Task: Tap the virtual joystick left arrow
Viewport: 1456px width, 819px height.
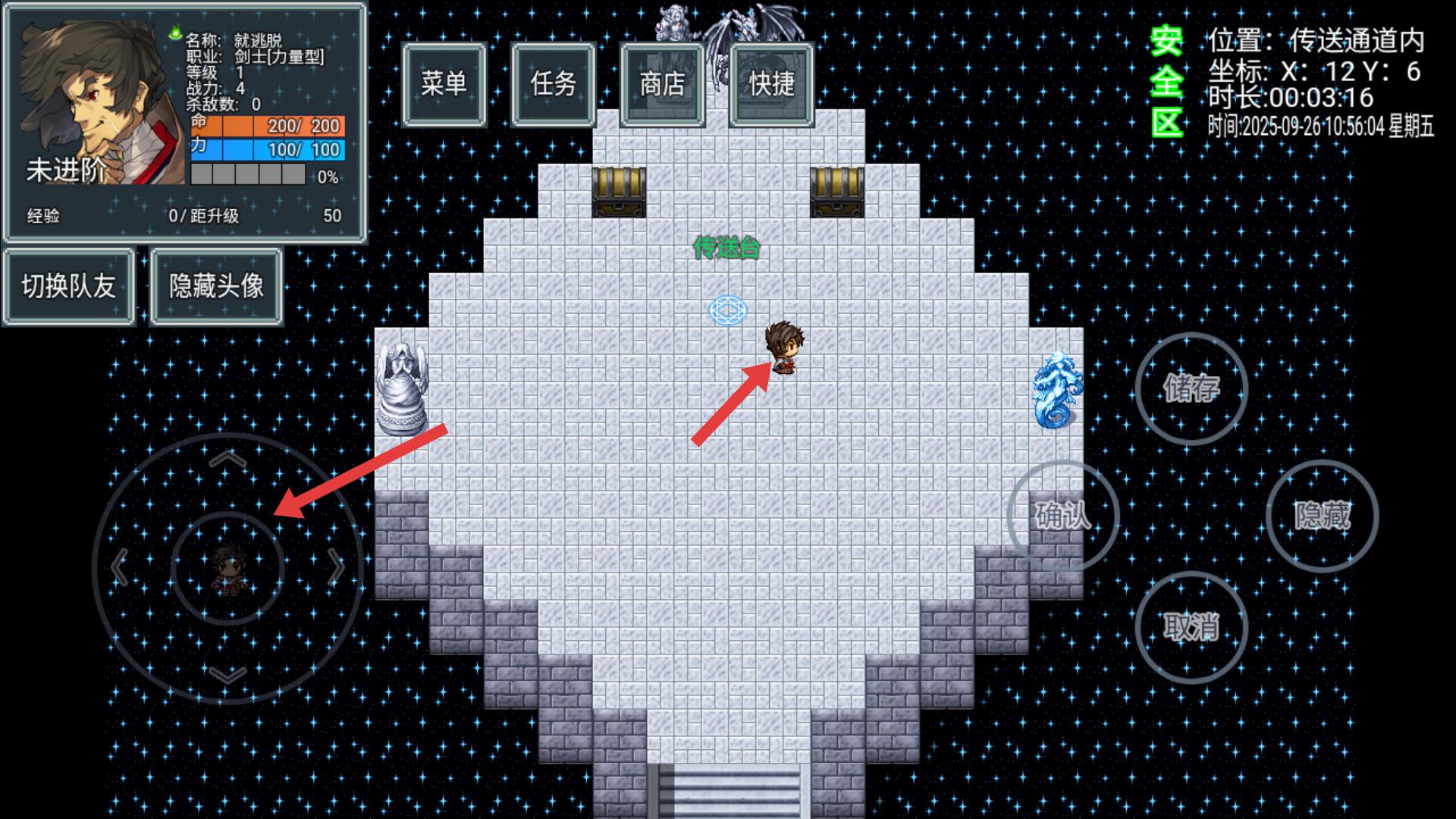Action: click(119, 567)
